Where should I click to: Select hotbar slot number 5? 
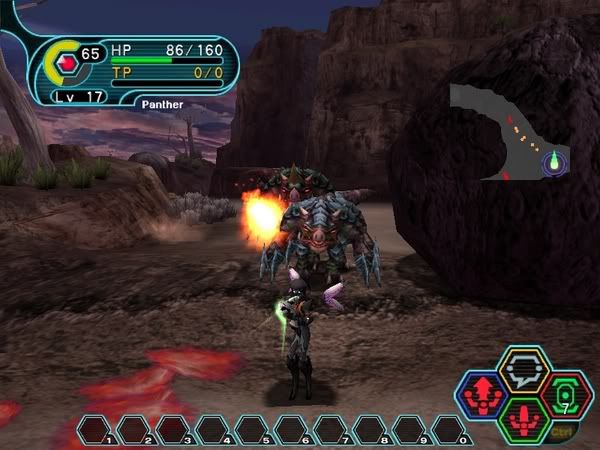tap(252, 430)
